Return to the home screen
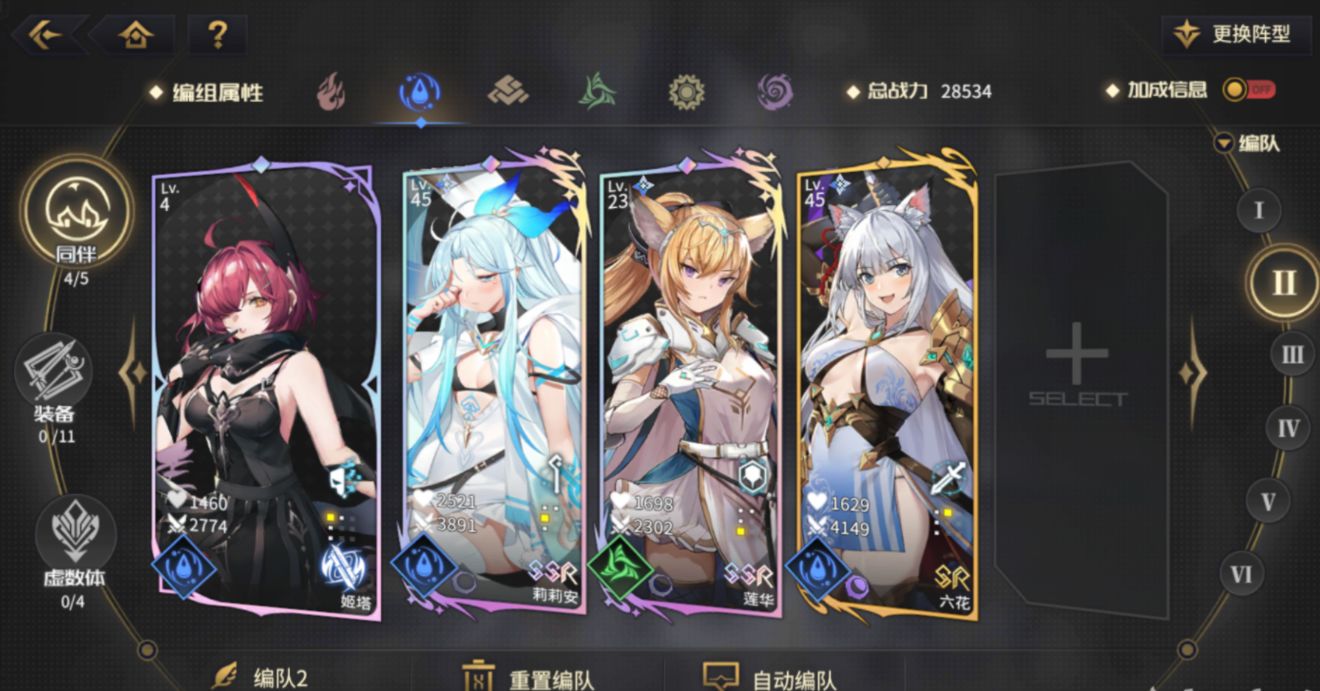Screen dimensions: 1320x691 pos(135,35)
